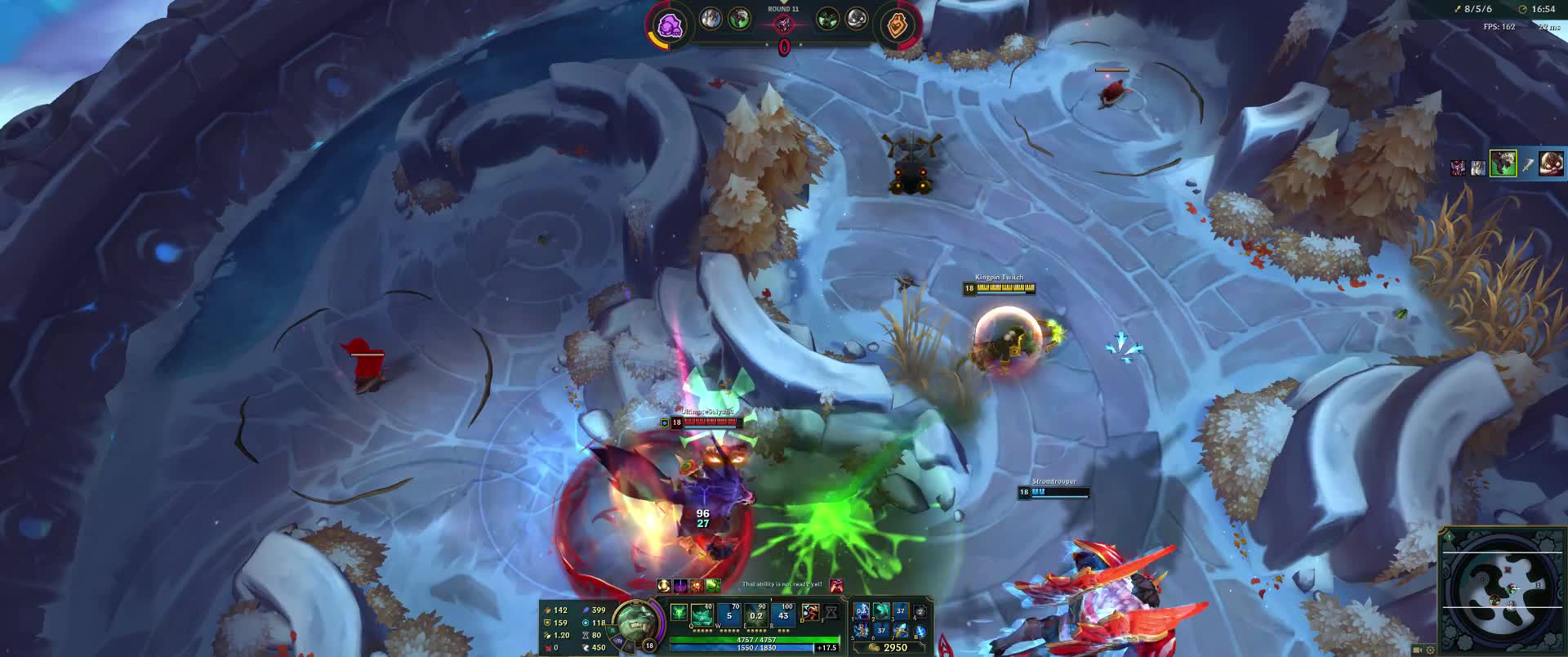Cast the summoner spell on D

click(x=810, y=613)
